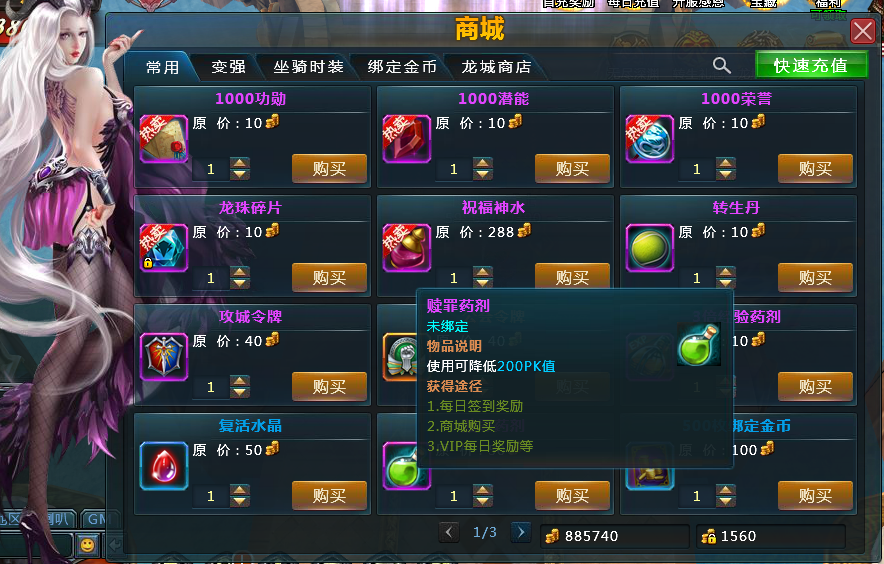The height and width of the screenshot is (564, 884).
Task: Select the 转生丹 green pill icon
Action: click(650, 247)
